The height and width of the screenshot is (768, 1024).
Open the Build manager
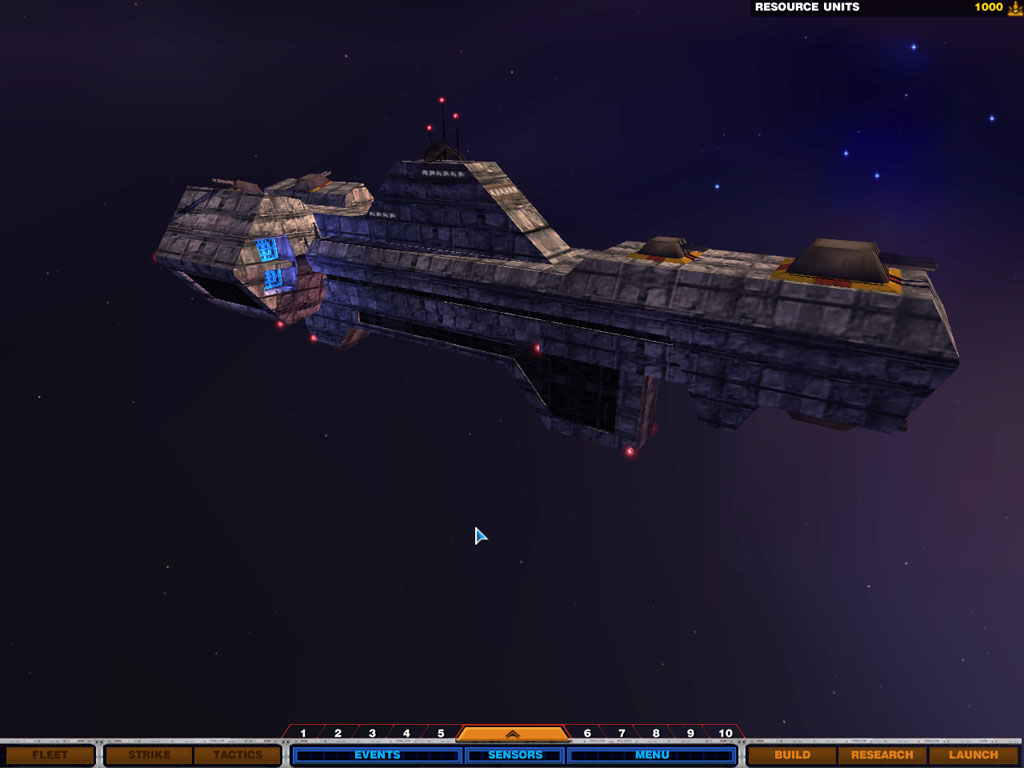coord(792,755)
